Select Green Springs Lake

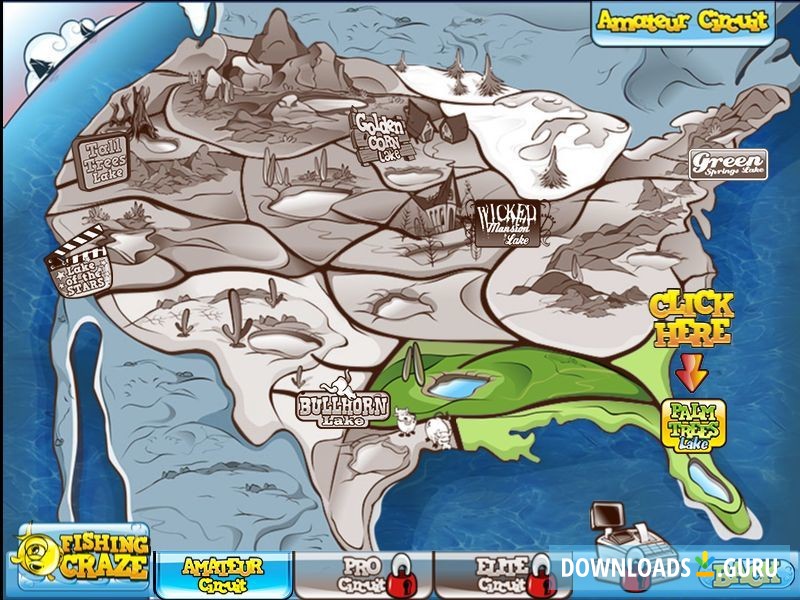click(x=728, y=162)
